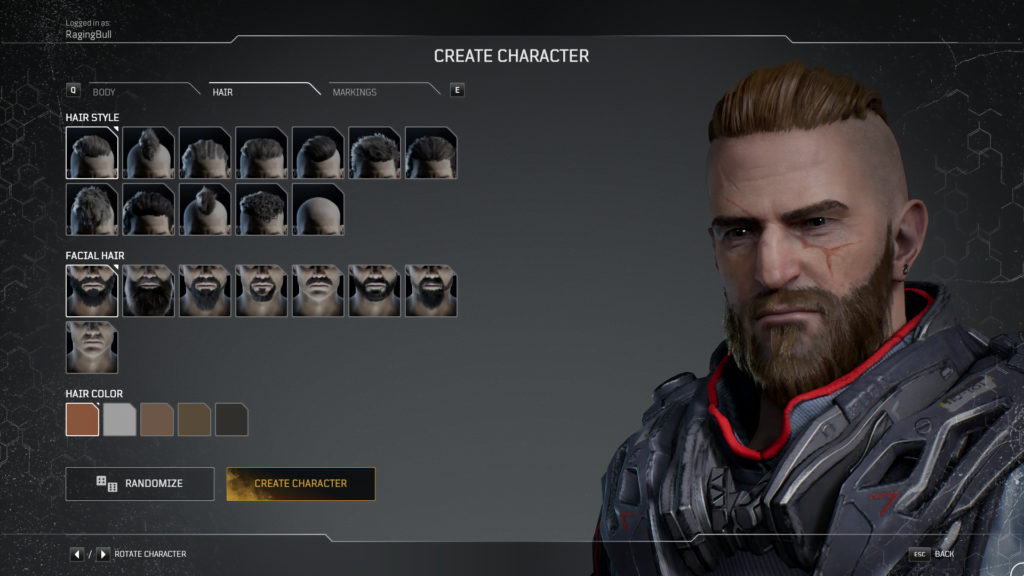Select the black hair color swatch

(232, 420)
